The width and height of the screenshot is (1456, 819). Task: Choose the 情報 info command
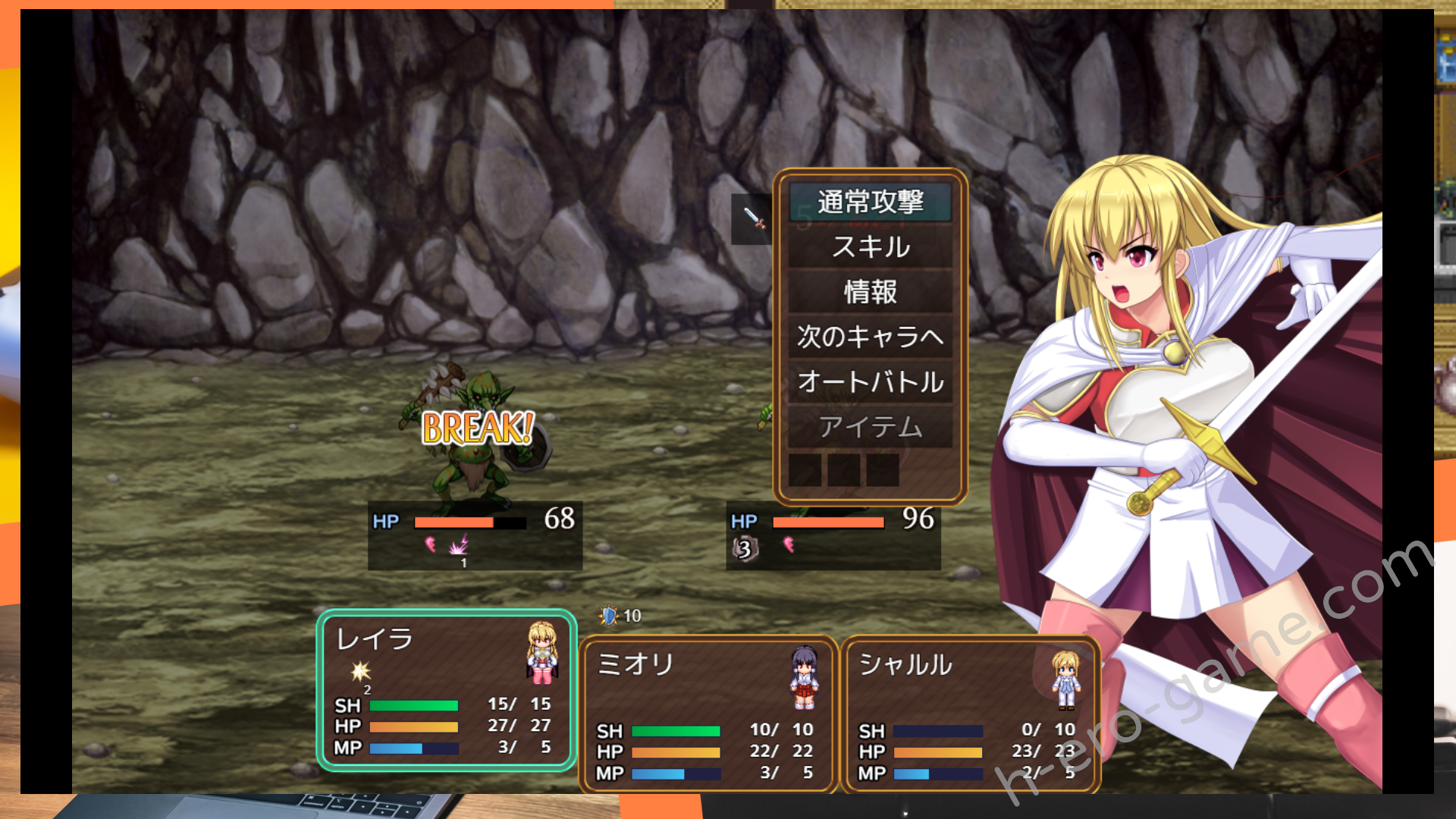pyautogui.click(x=870, y=292)
